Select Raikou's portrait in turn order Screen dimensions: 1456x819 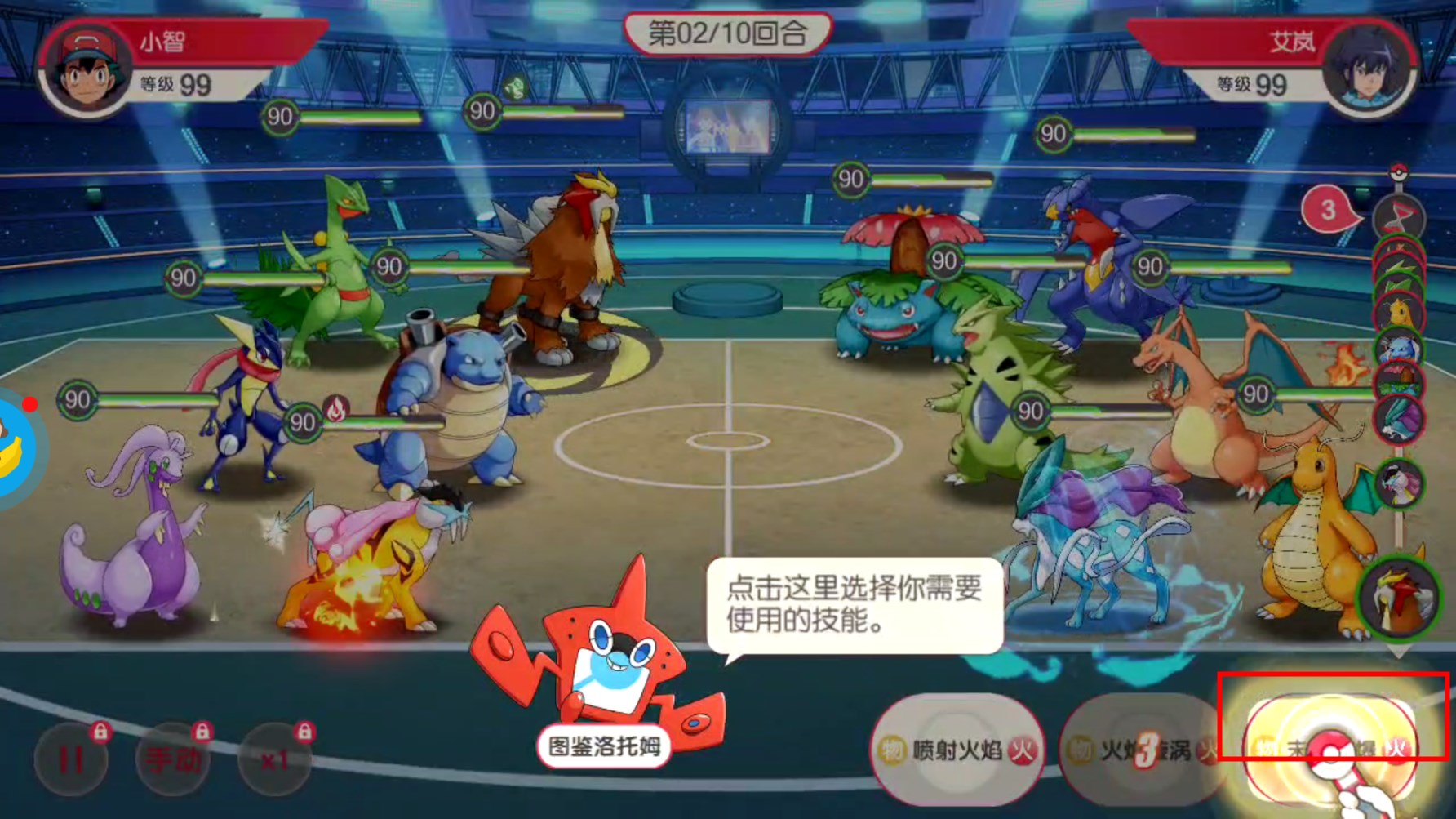pyautogui.click(x=1399, y=482)
